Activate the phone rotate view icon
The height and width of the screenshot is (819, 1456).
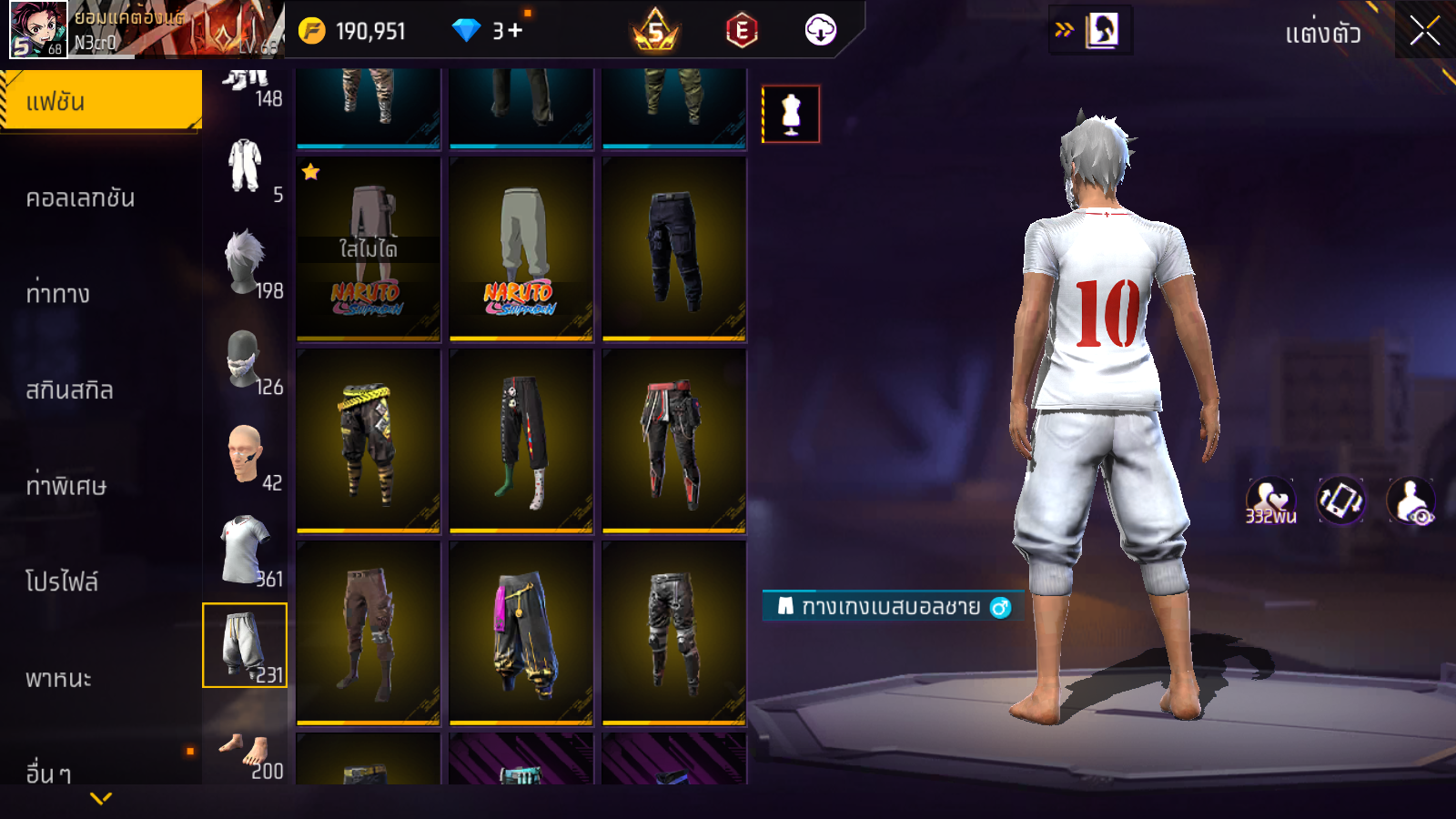tap(1340, 500)
